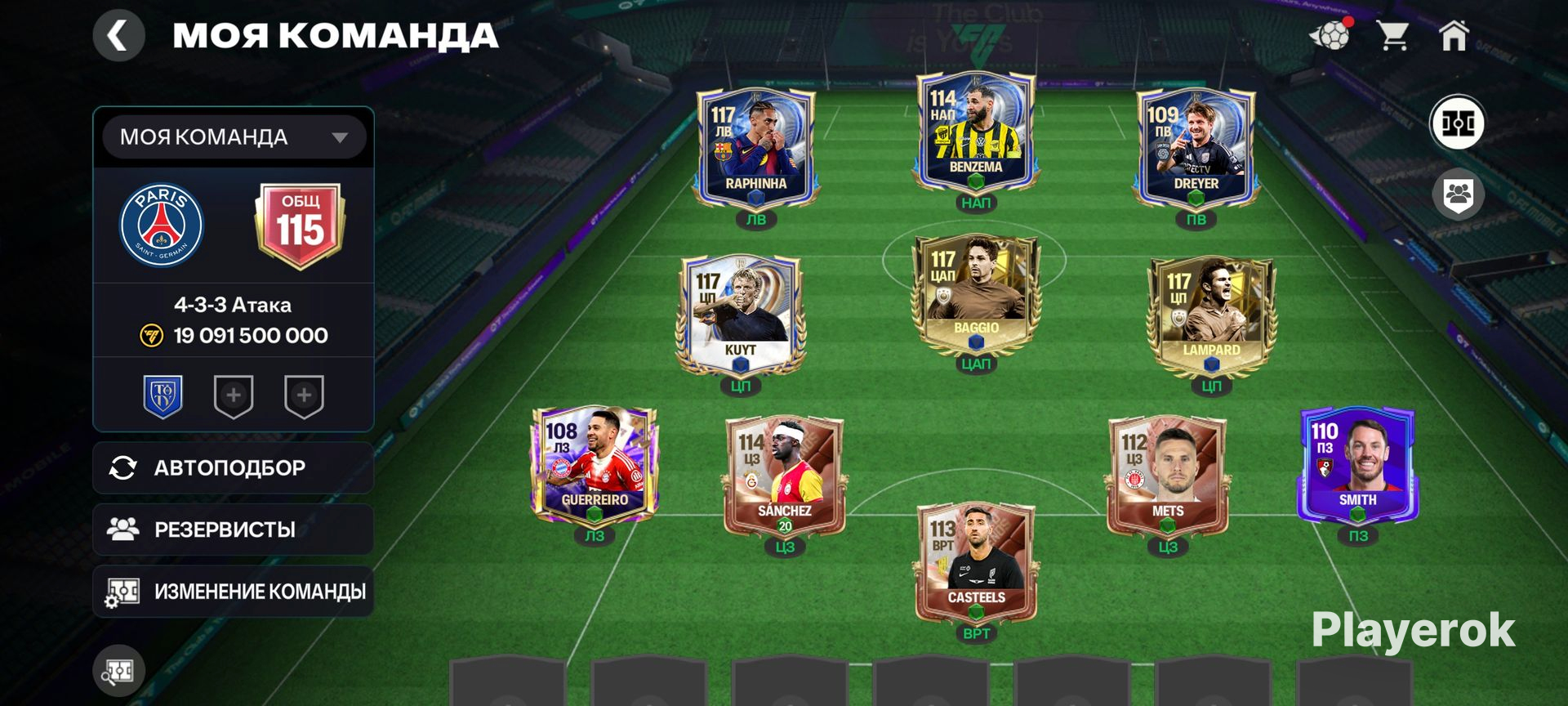Select the Lampard midfielder card
The height and width of the screenshot is (706, 1568).
[1211, 315]
